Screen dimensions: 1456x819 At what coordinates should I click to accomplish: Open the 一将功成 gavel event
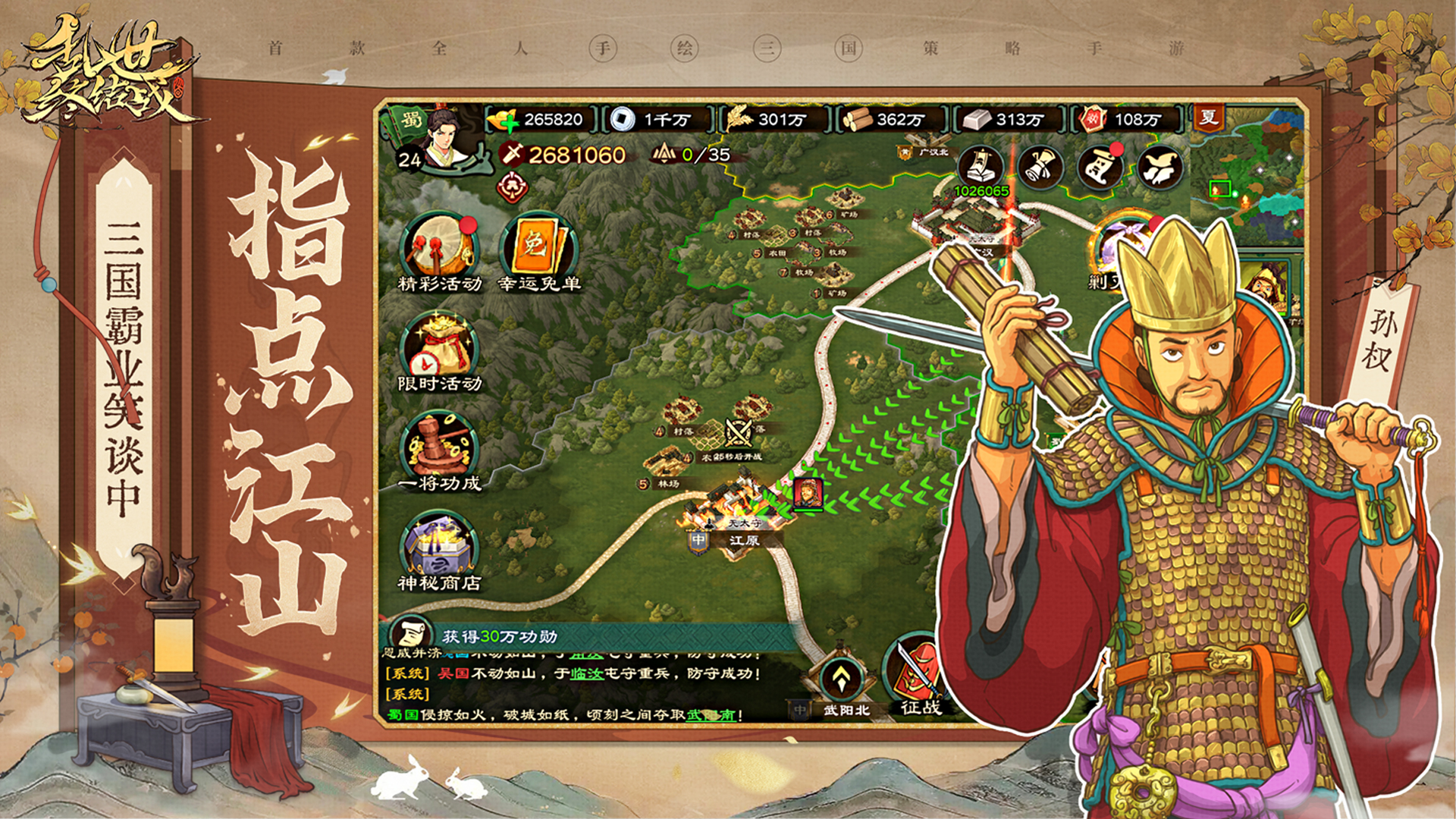440,447
